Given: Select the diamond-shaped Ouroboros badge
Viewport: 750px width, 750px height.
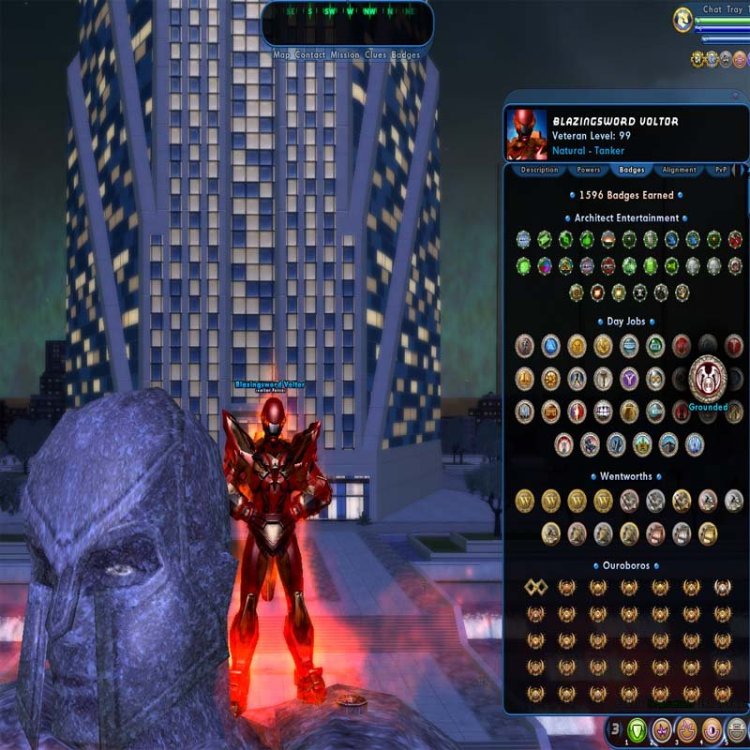Looking at the screenshot, I should (x=534, y=587).
